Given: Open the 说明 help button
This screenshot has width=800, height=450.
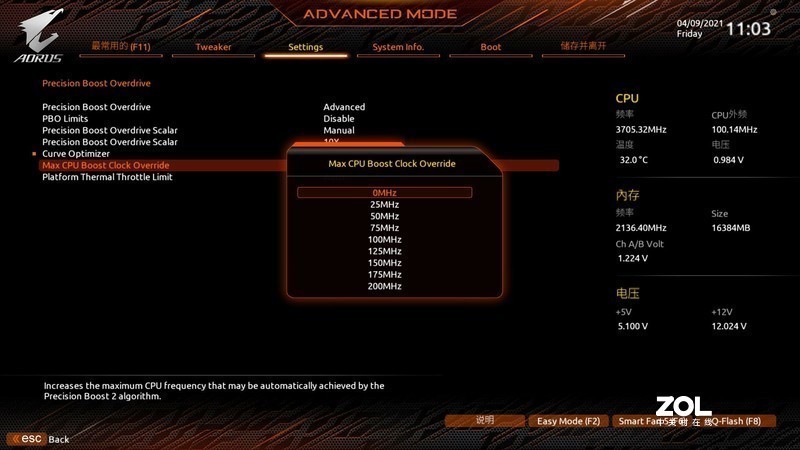Looking at the screenshot, I should click(485, 421).
